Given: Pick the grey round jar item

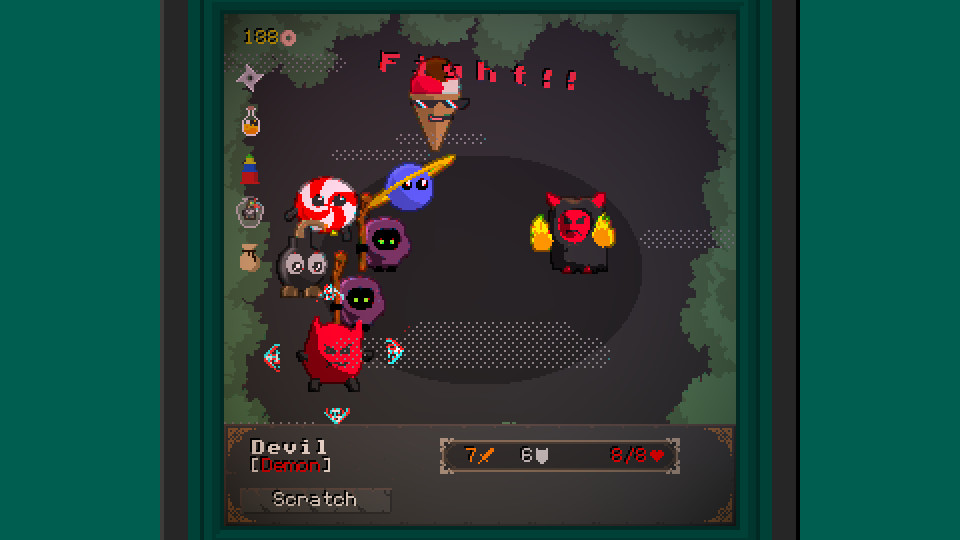Looking at the screenshot, I should (250, 212).
